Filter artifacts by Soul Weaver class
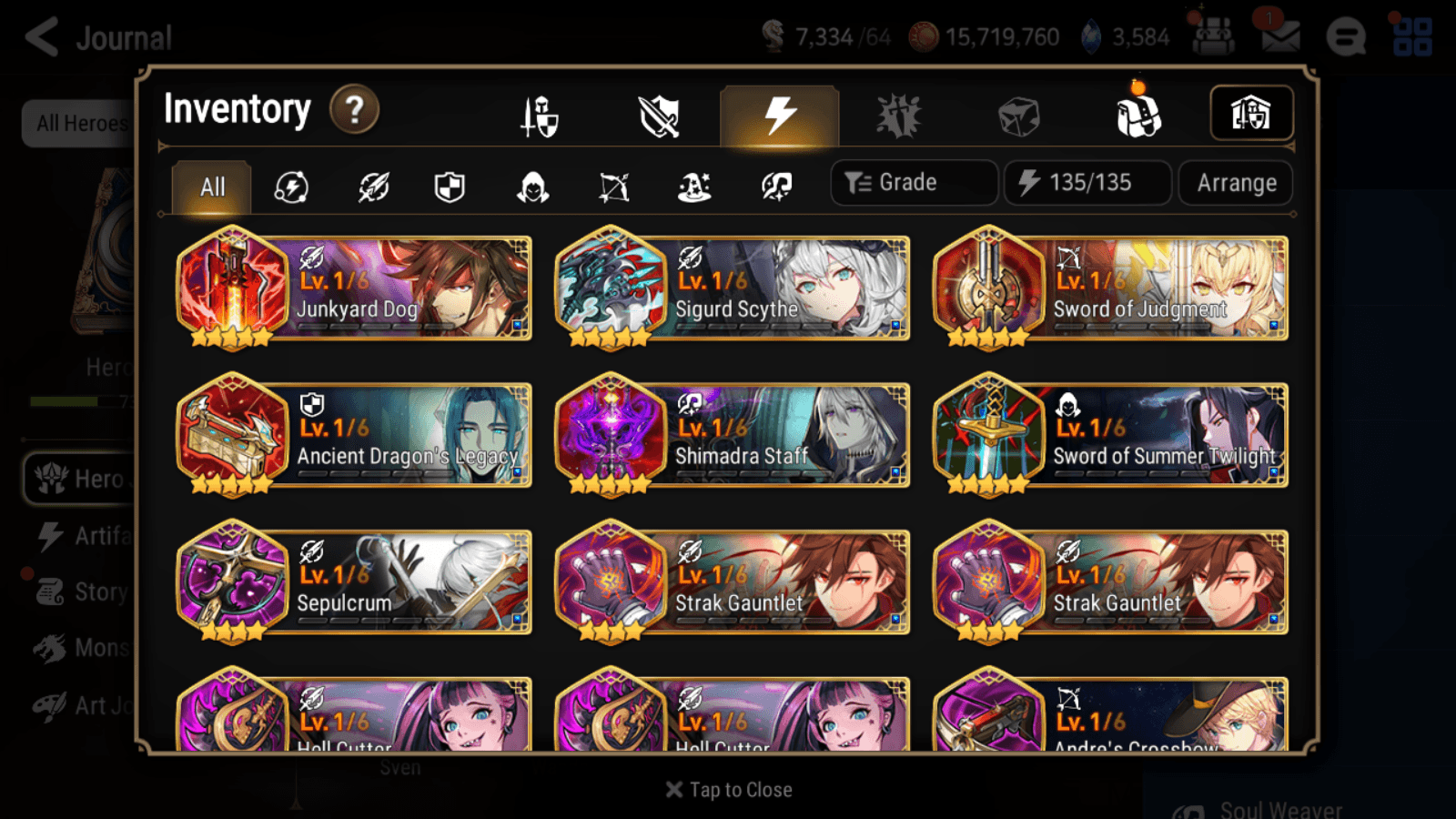Viewport: 1456px width, 819px height. coord(774,187)
